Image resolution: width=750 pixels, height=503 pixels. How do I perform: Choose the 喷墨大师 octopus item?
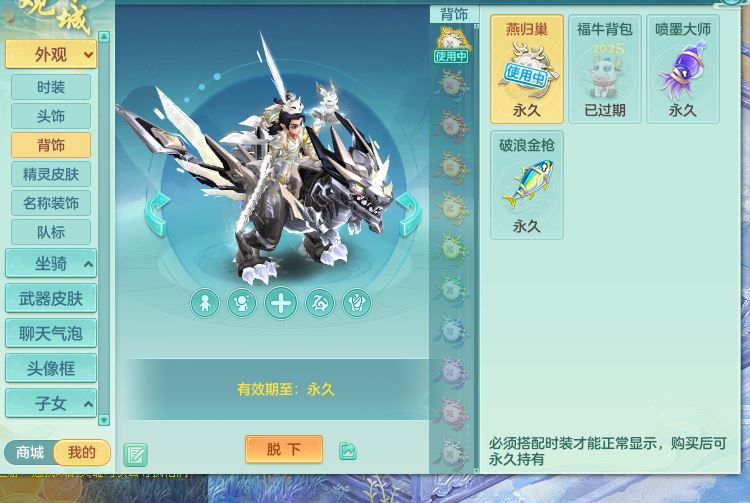tap(682, 69)
